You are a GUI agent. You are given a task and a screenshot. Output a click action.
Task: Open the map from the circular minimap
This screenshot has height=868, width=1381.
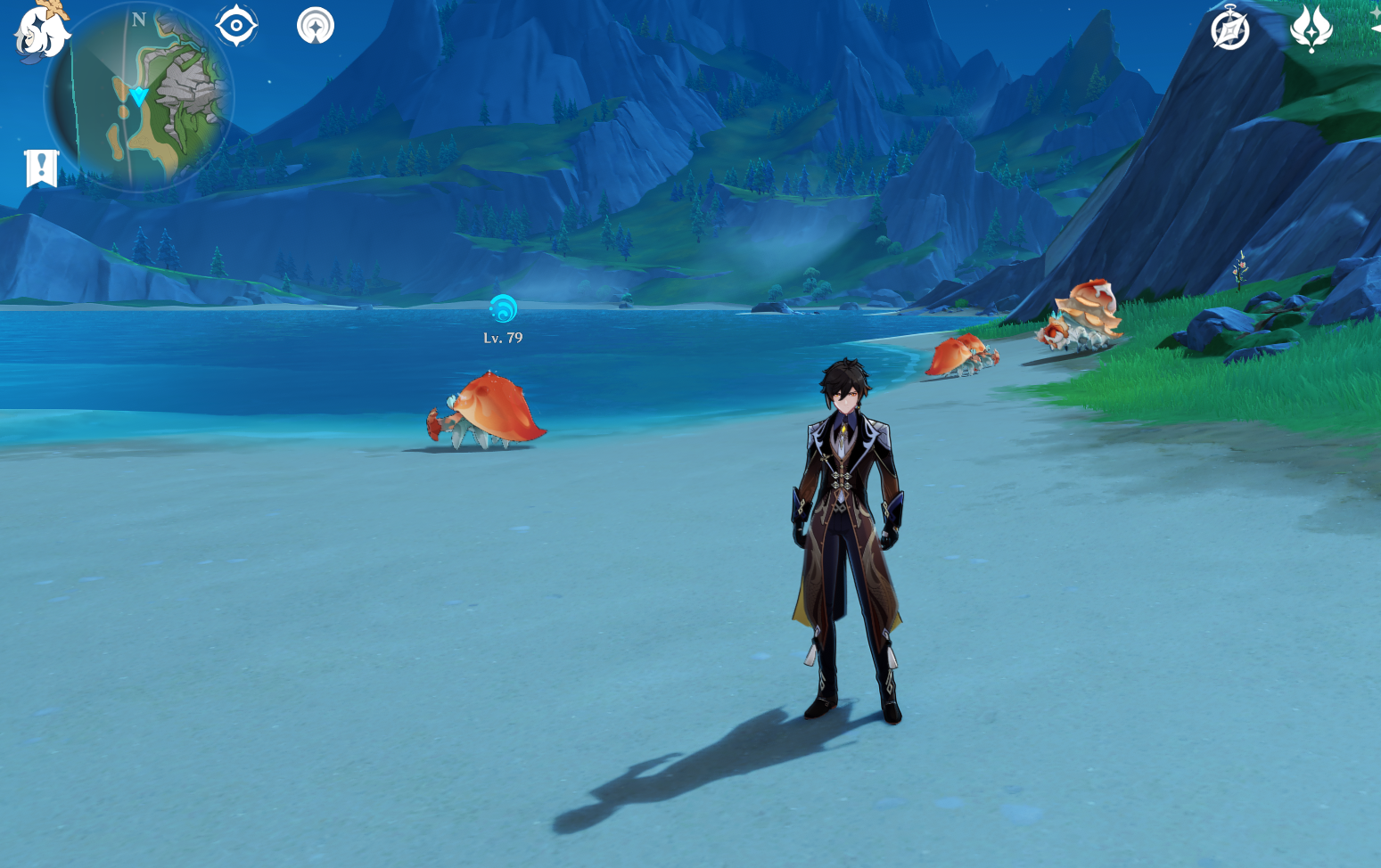pos(141,98)
